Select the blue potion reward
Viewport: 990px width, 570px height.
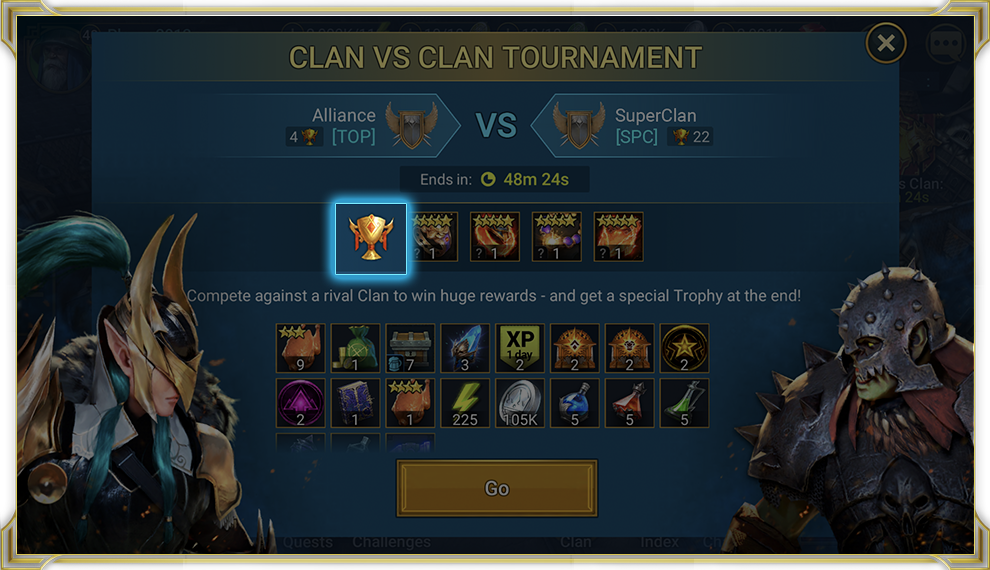pos(575,402)
